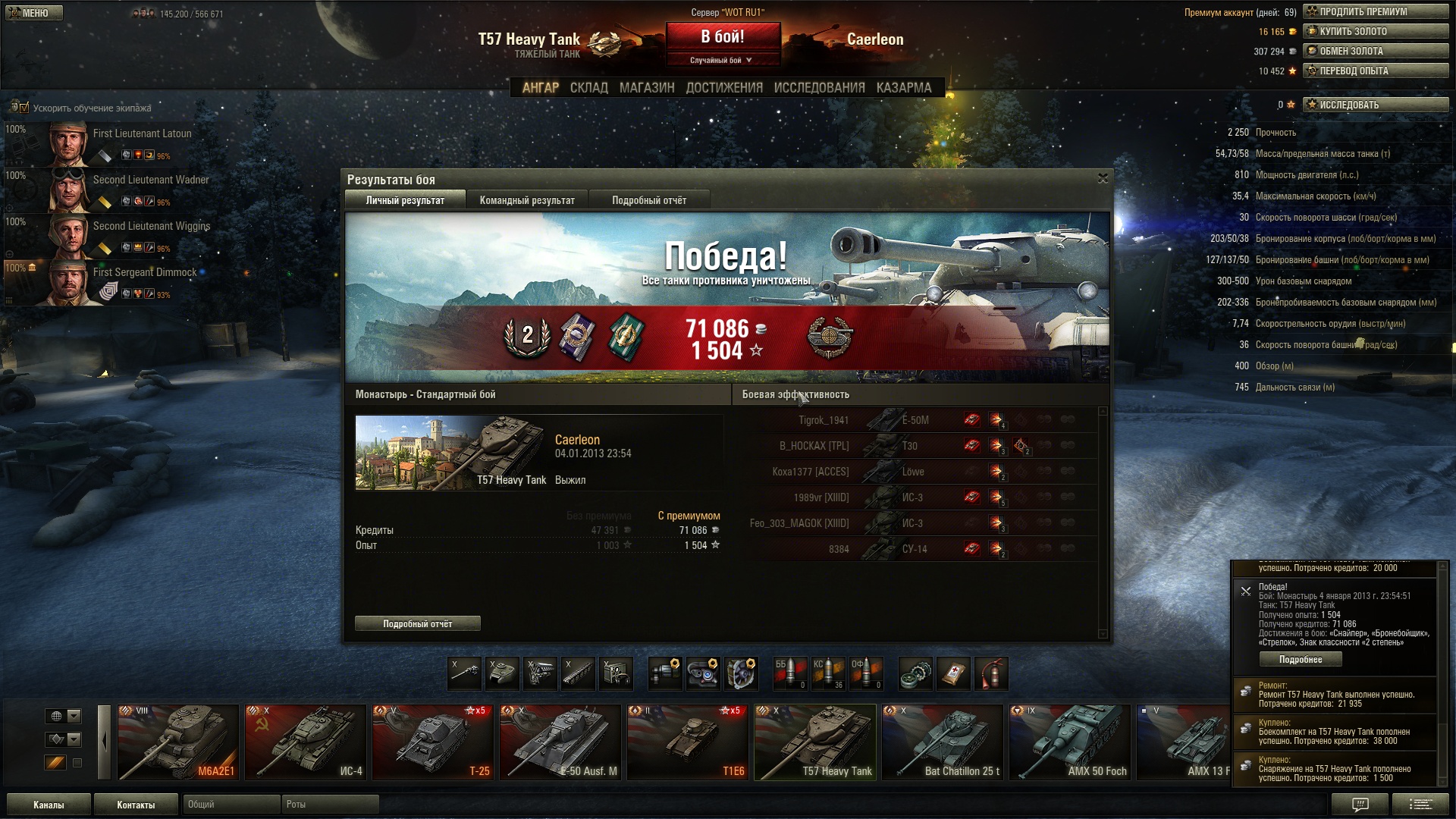1456x819 pixels.
Task: Extend premium with ПРОДЛИТЬ ПРЕМИУМ
Action: [1376, 11]
